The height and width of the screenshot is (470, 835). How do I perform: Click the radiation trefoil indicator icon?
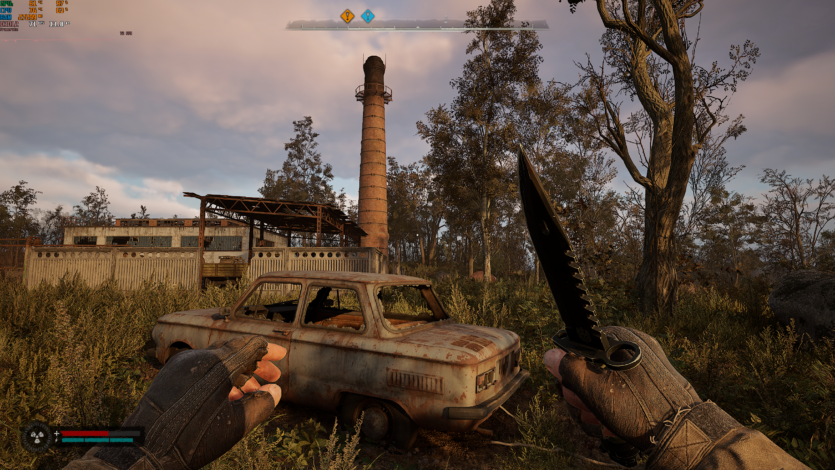(37, 436)
